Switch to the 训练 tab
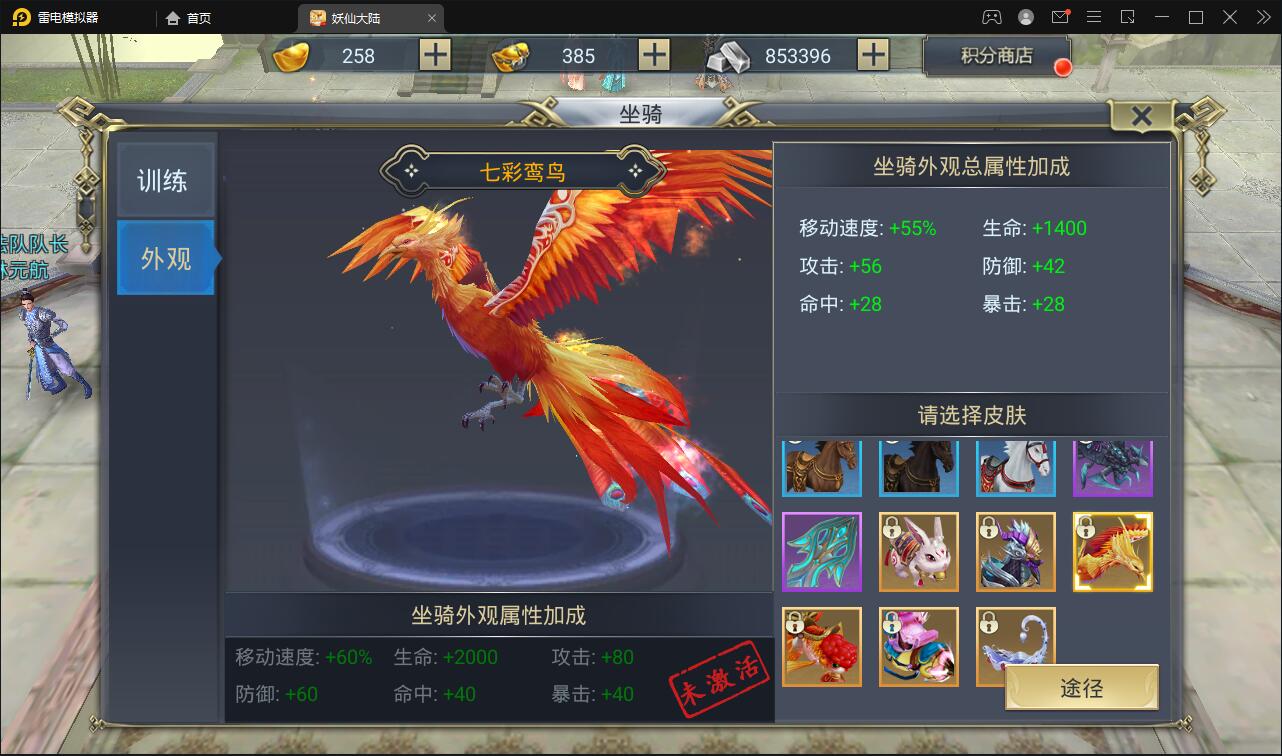Screen dimensions: 1282x756 [165, 180]
